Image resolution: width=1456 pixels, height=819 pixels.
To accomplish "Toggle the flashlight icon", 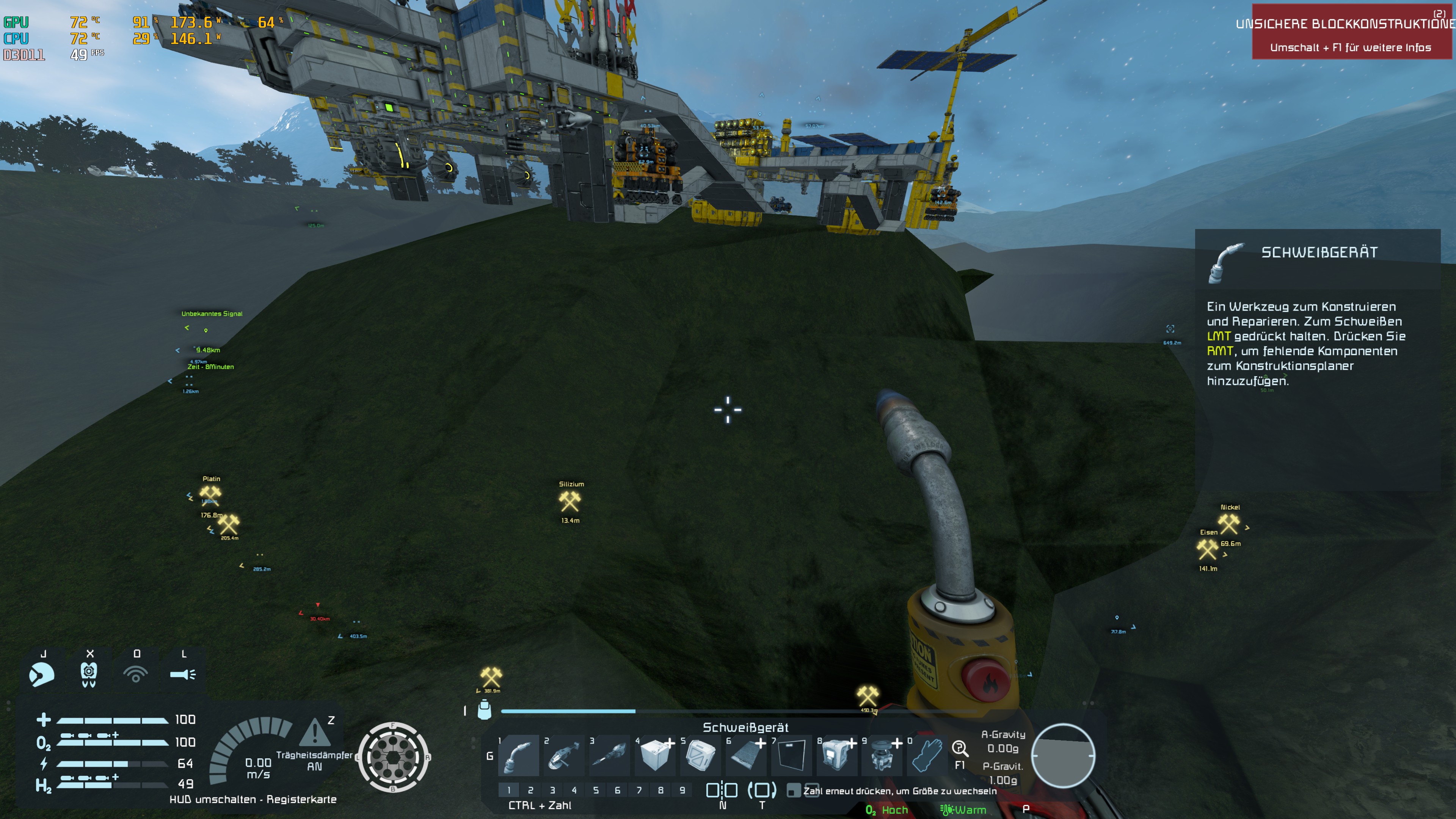I will (182, 674).
